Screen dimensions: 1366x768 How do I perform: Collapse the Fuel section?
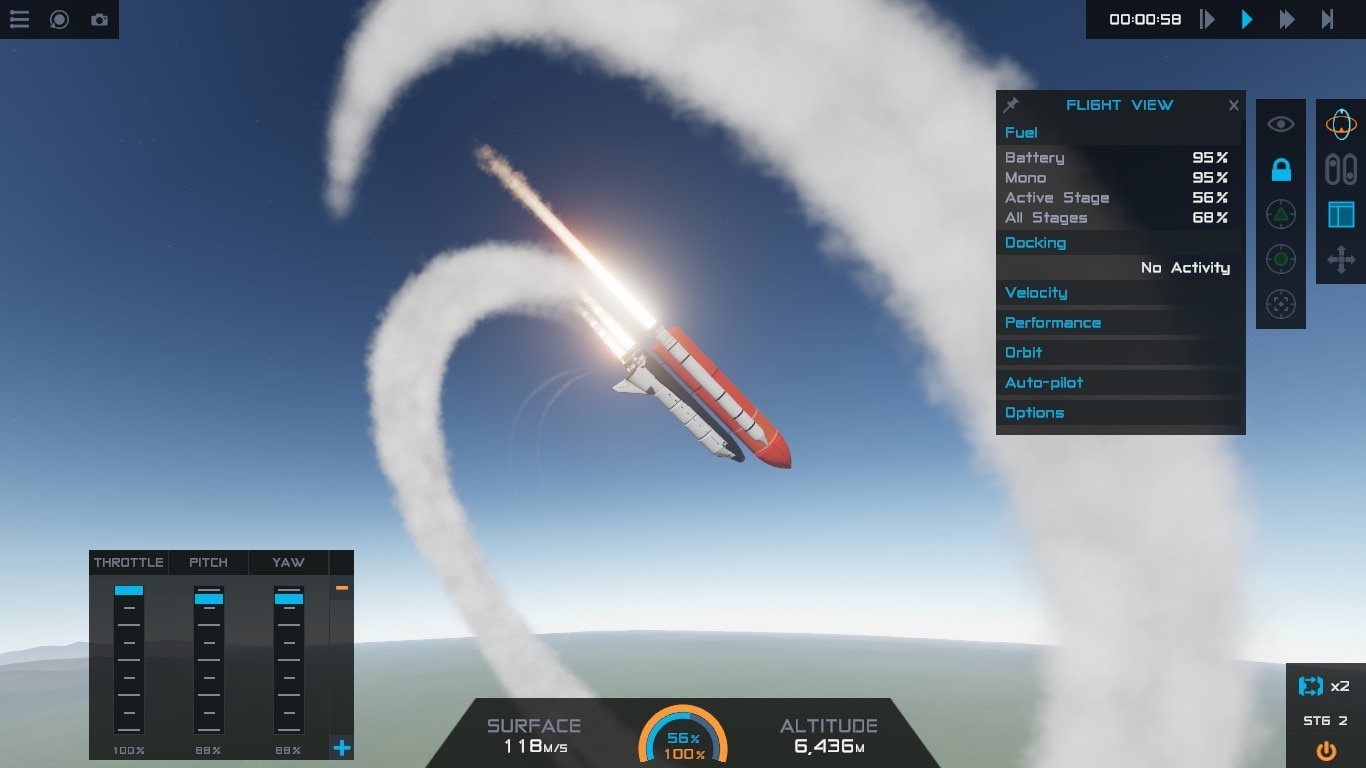tap(1021, 132)
